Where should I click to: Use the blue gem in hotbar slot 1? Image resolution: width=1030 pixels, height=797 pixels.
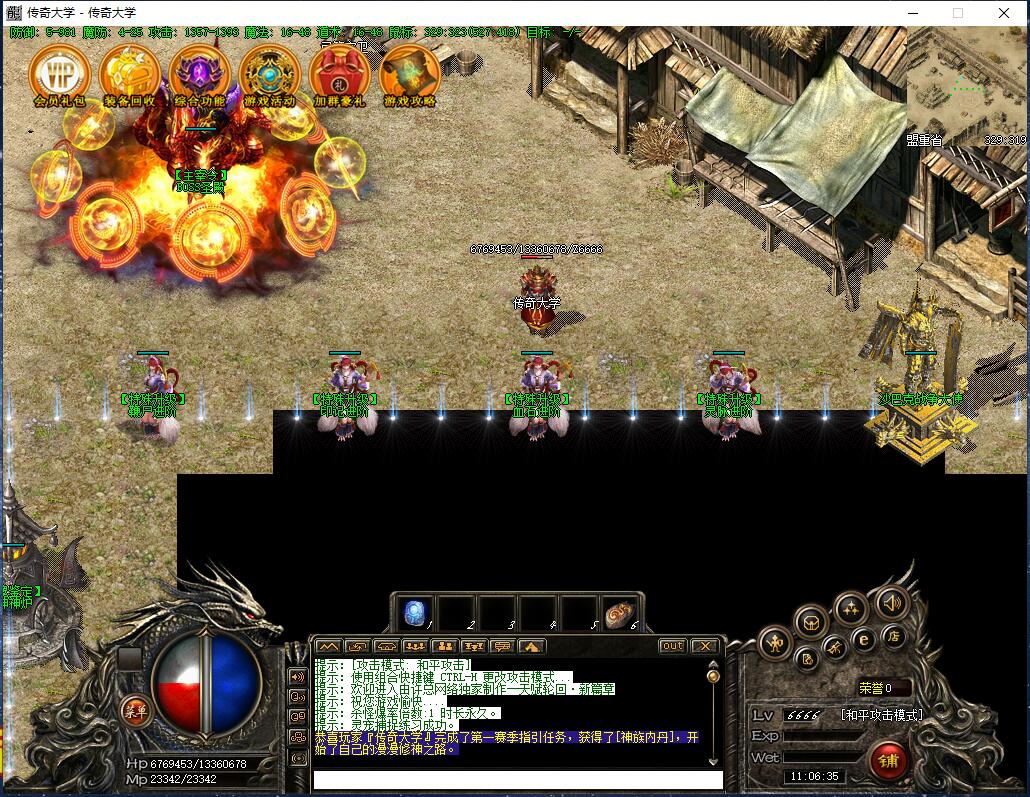[414, 613]
